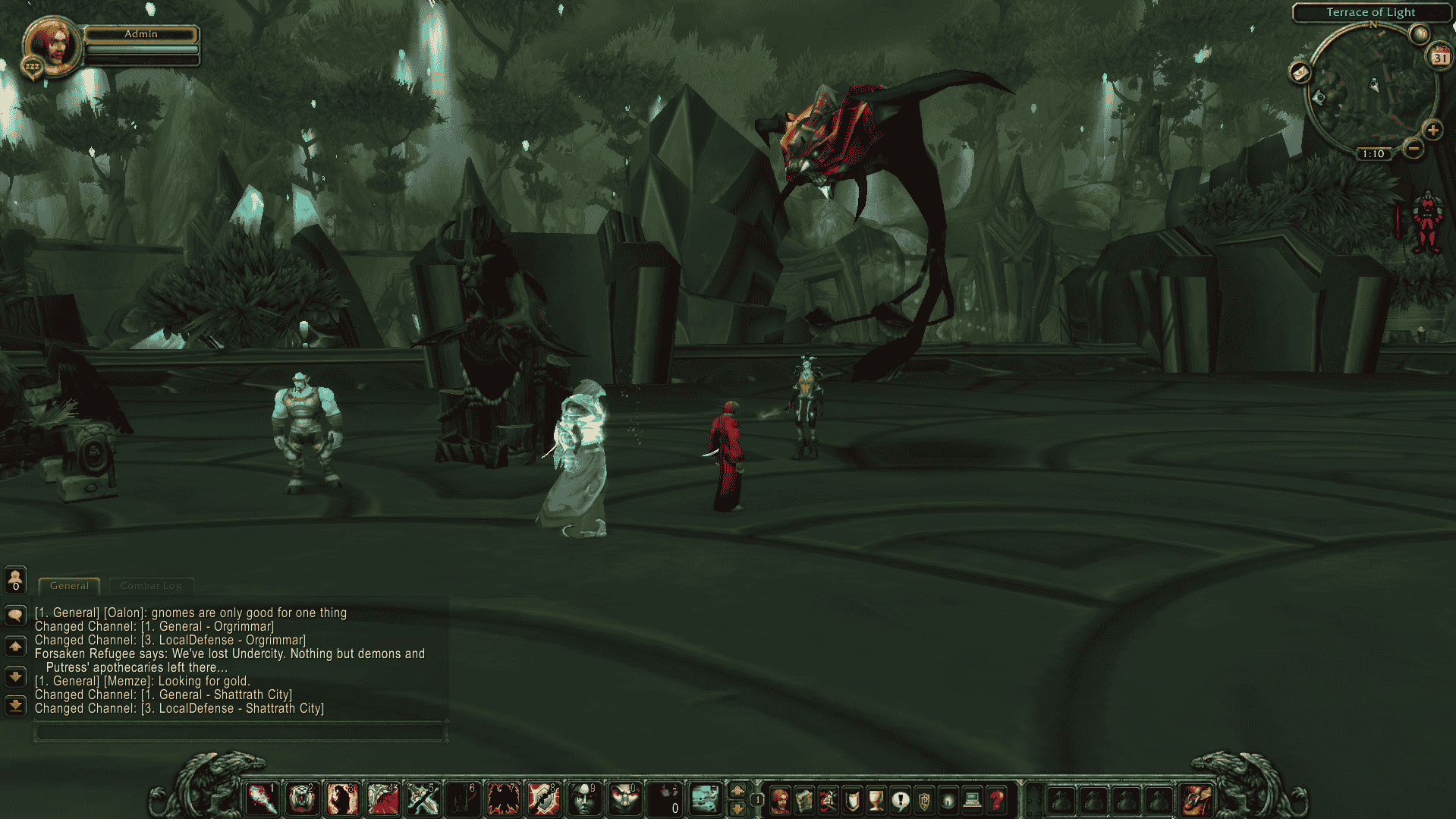This screenshot has height=819, width=1456.
Task: Use the roaring bear ability in slot 2
Action: tap(302, 799)
